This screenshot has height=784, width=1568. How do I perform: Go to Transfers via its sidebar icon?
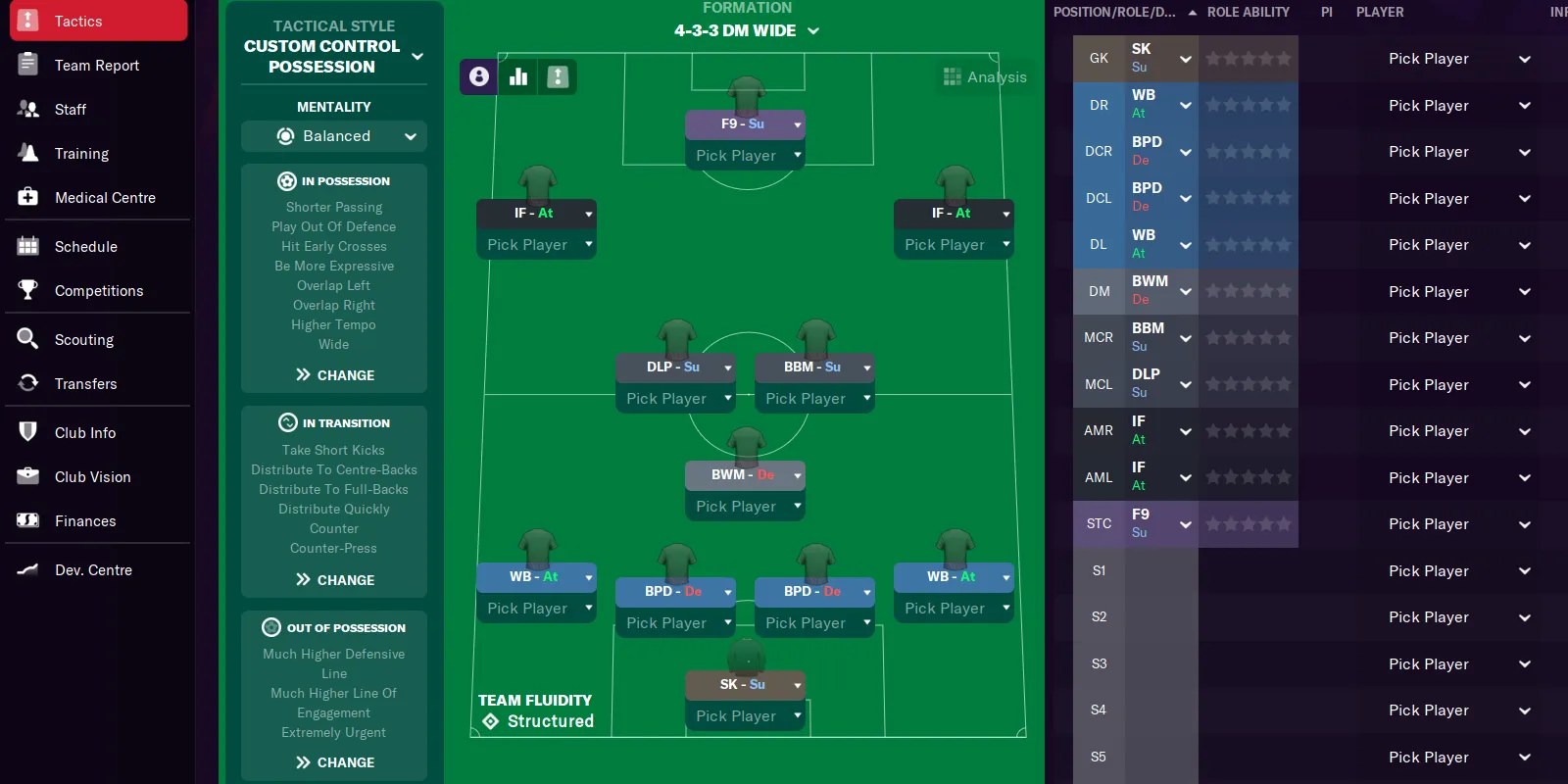(x=28, y=383)
